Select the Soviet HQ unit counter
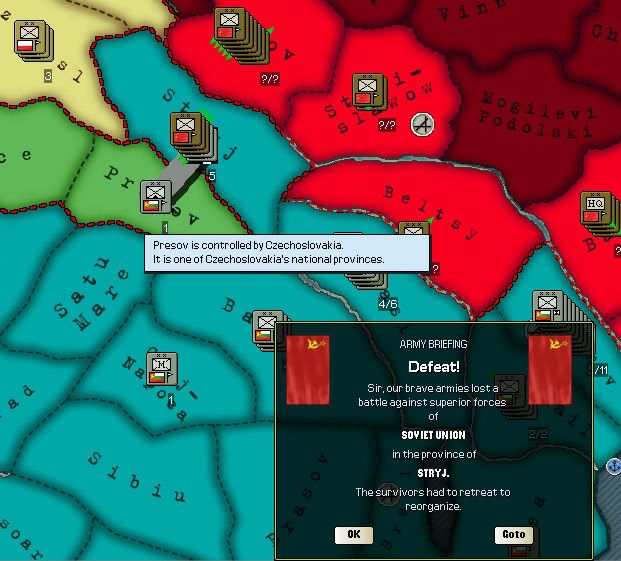Viewport: 621px width, 561px height. (x=596, y=210)
